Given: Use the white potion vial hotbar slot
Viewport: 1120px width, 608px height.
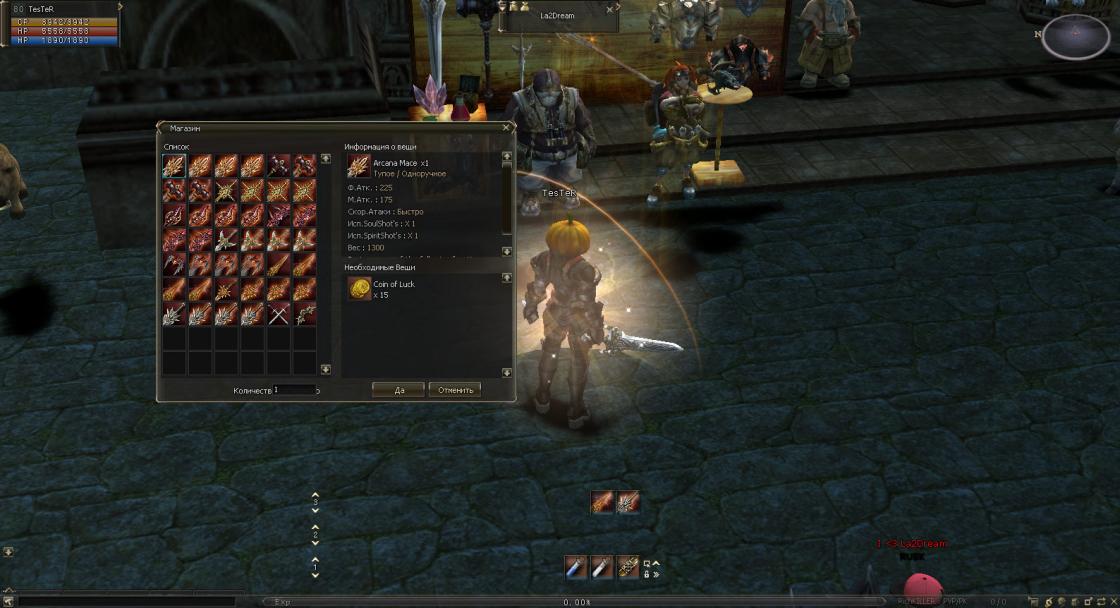Looking at the screenshot, I should tap(601, 568).
